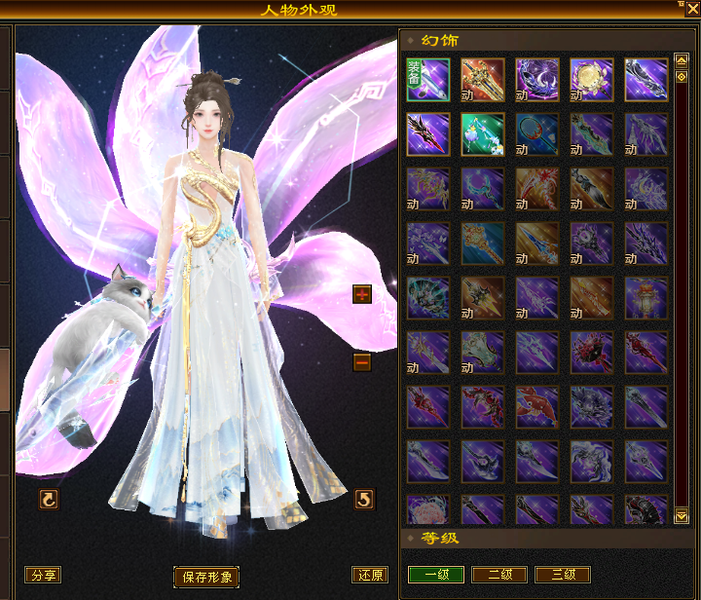This screenshot has width=701, height=600.
Task: Click the 保存形象 save appearance button
Action: tap(207, 577)
